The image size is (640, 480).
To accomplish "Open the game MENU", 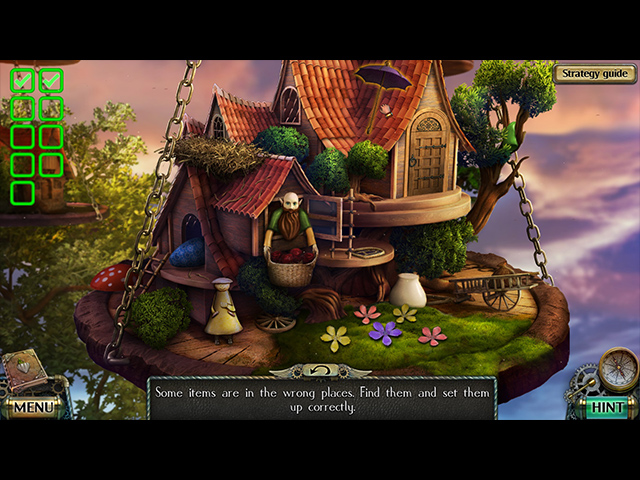I will pos(33,407).
